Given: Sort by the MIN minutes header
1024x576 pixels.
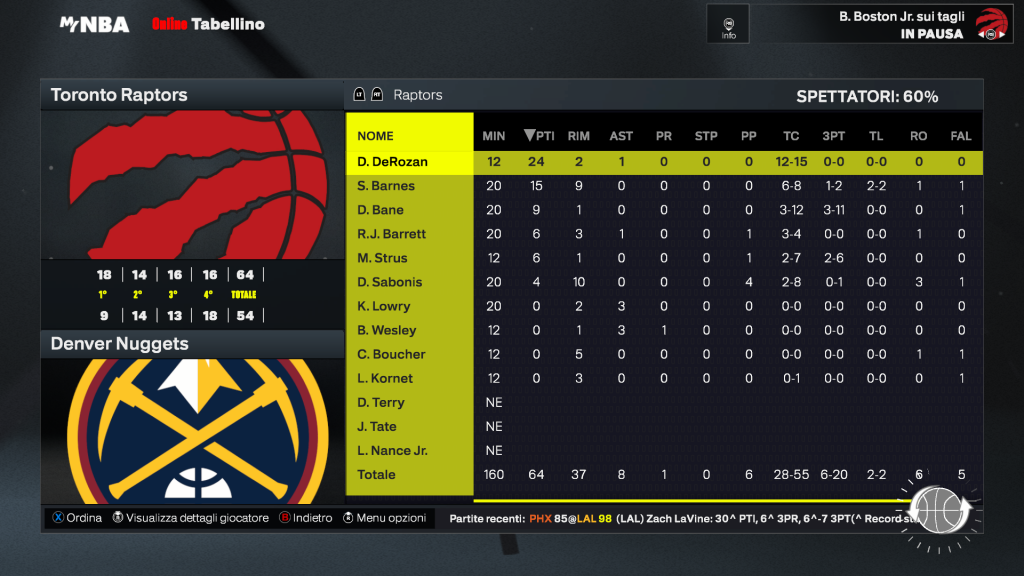Looking at the screenshot, I should click(x=494, y=136).
